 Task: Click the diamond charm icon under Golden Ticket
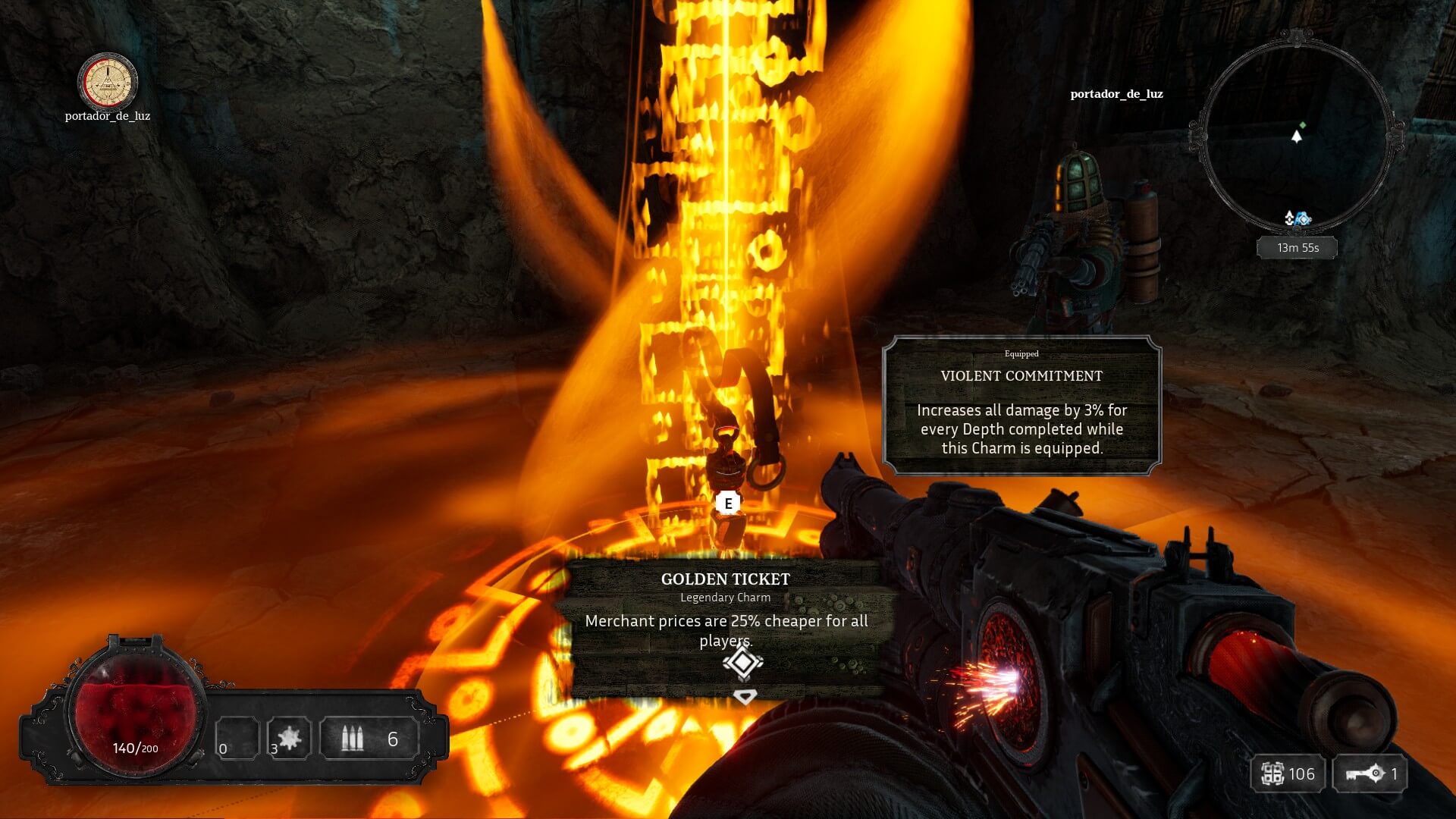(x=742, y=663)
